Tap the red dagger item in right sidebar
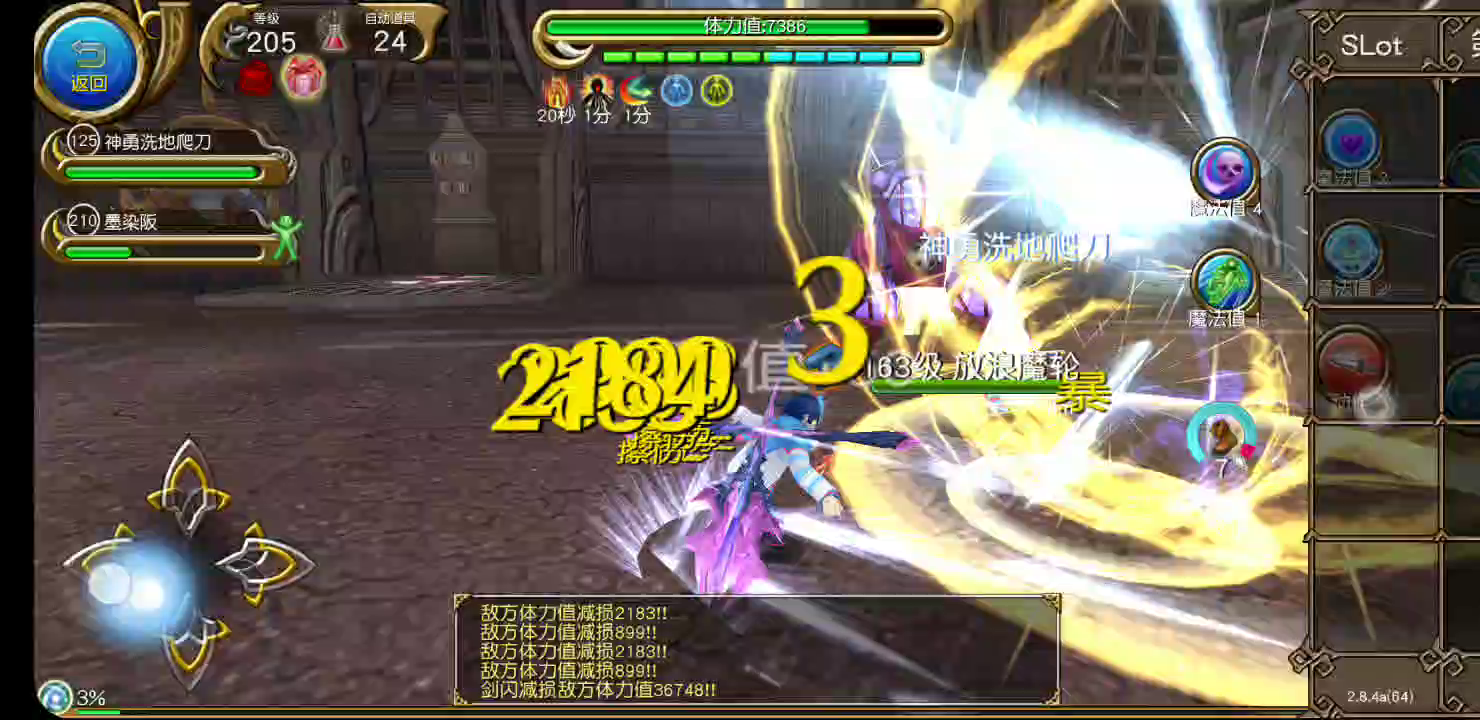Image resolution: width=1480 pixels, height=720 pixels. 1355,365
